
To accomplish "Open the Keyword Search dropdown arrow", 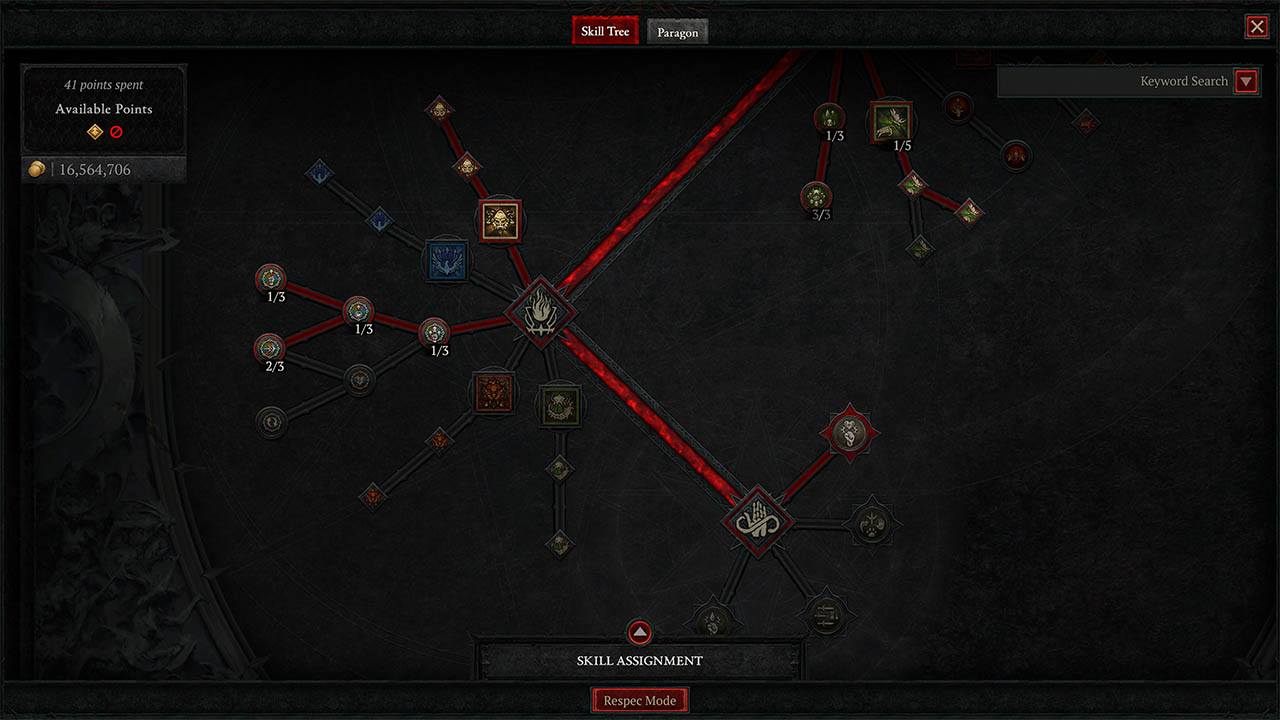I will (1246, 81).
